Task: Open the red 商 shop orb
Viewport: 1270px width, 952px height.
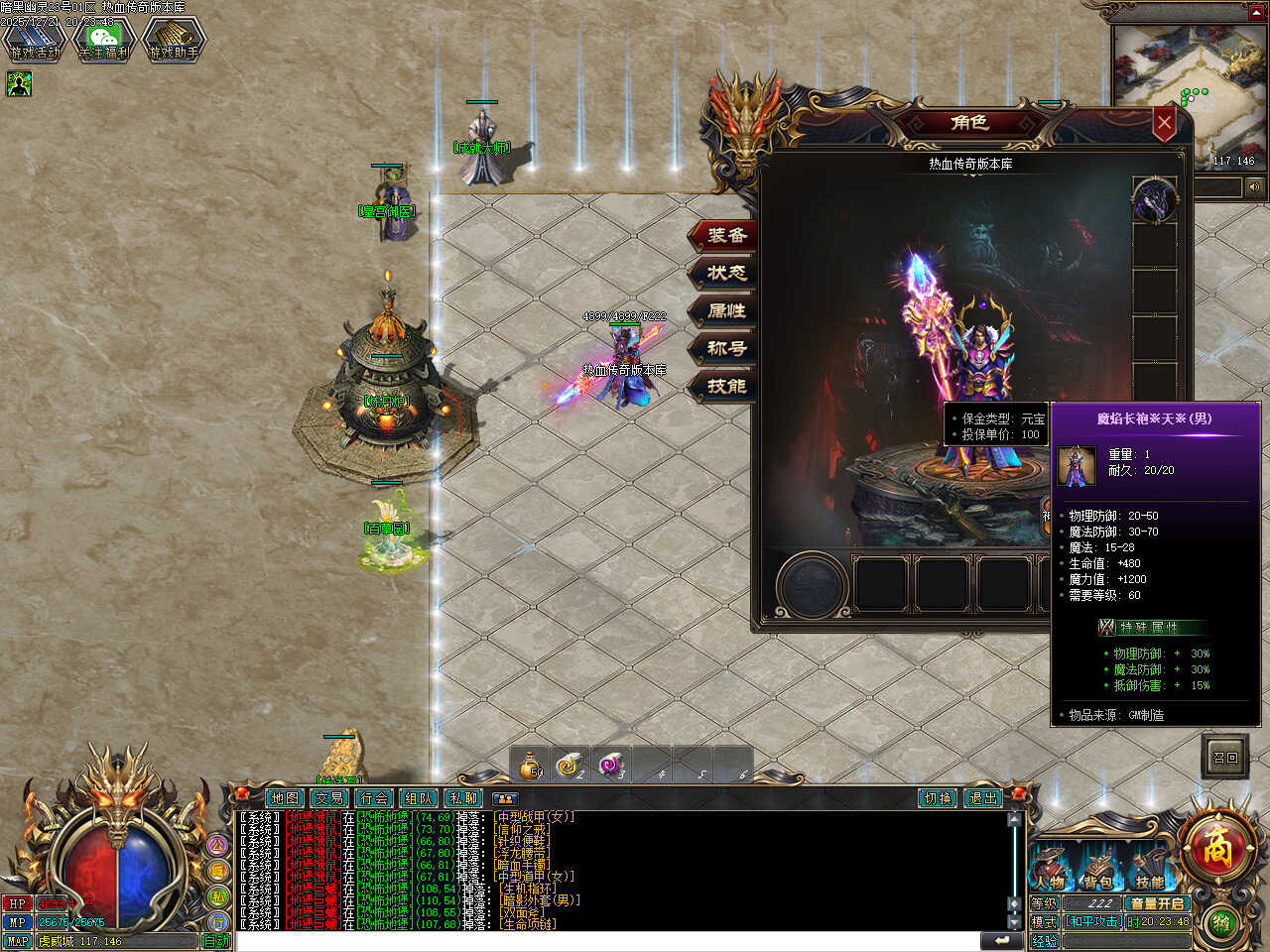Action: click(x=1217, y=849)
